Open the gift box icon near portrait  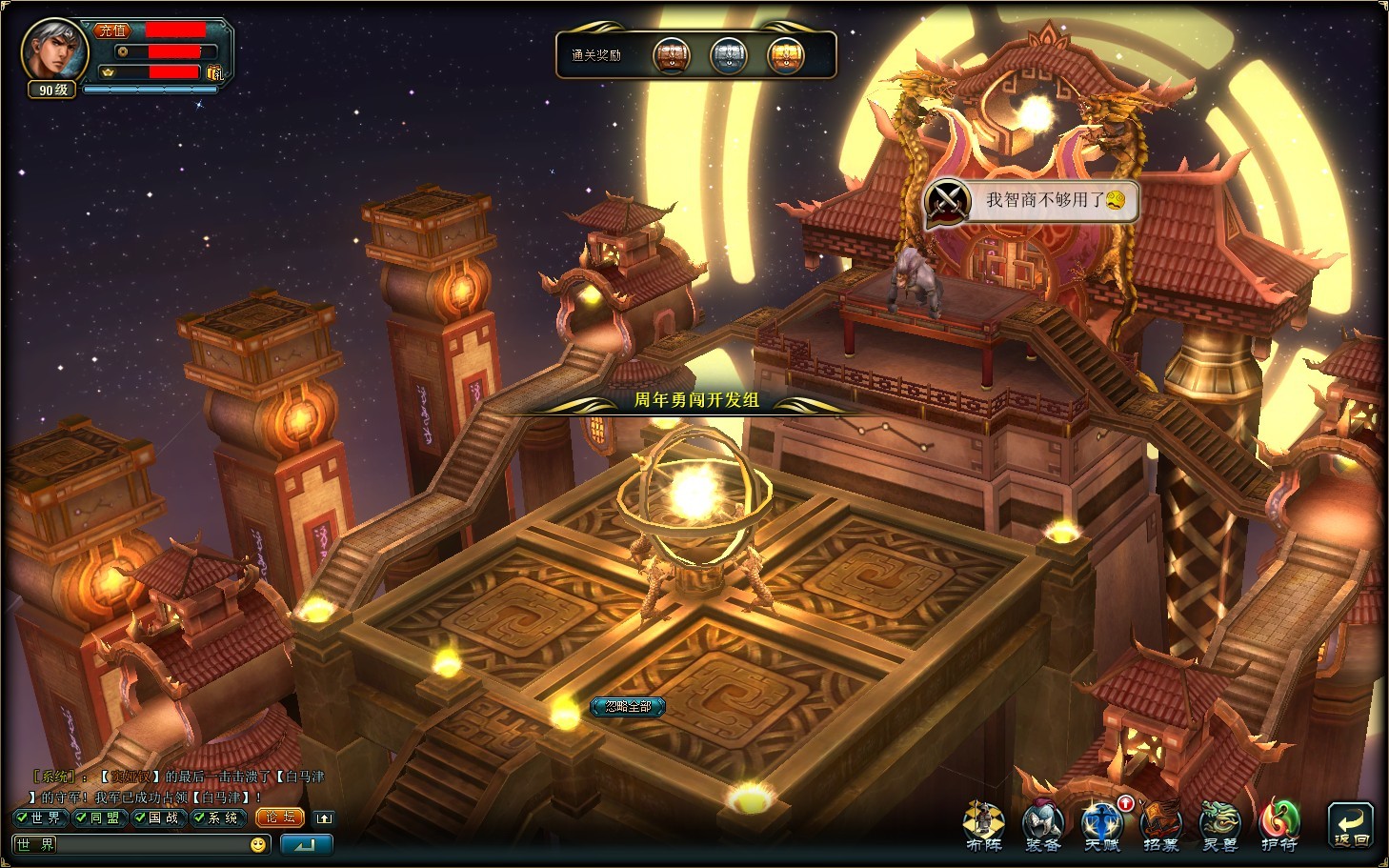[214, 72]
